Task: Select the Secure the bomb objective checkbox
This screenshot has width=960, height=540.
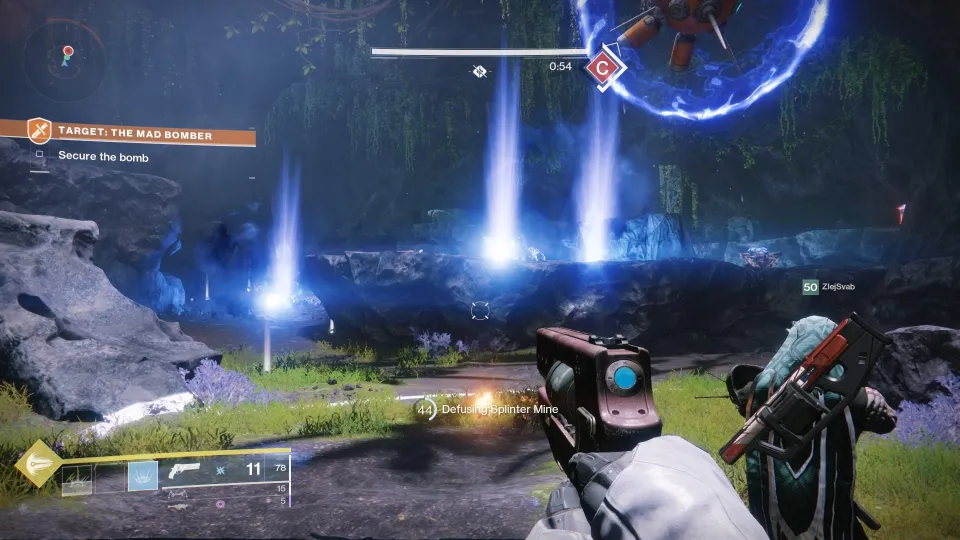Action: pyautogui.click(x=40, y=156)
